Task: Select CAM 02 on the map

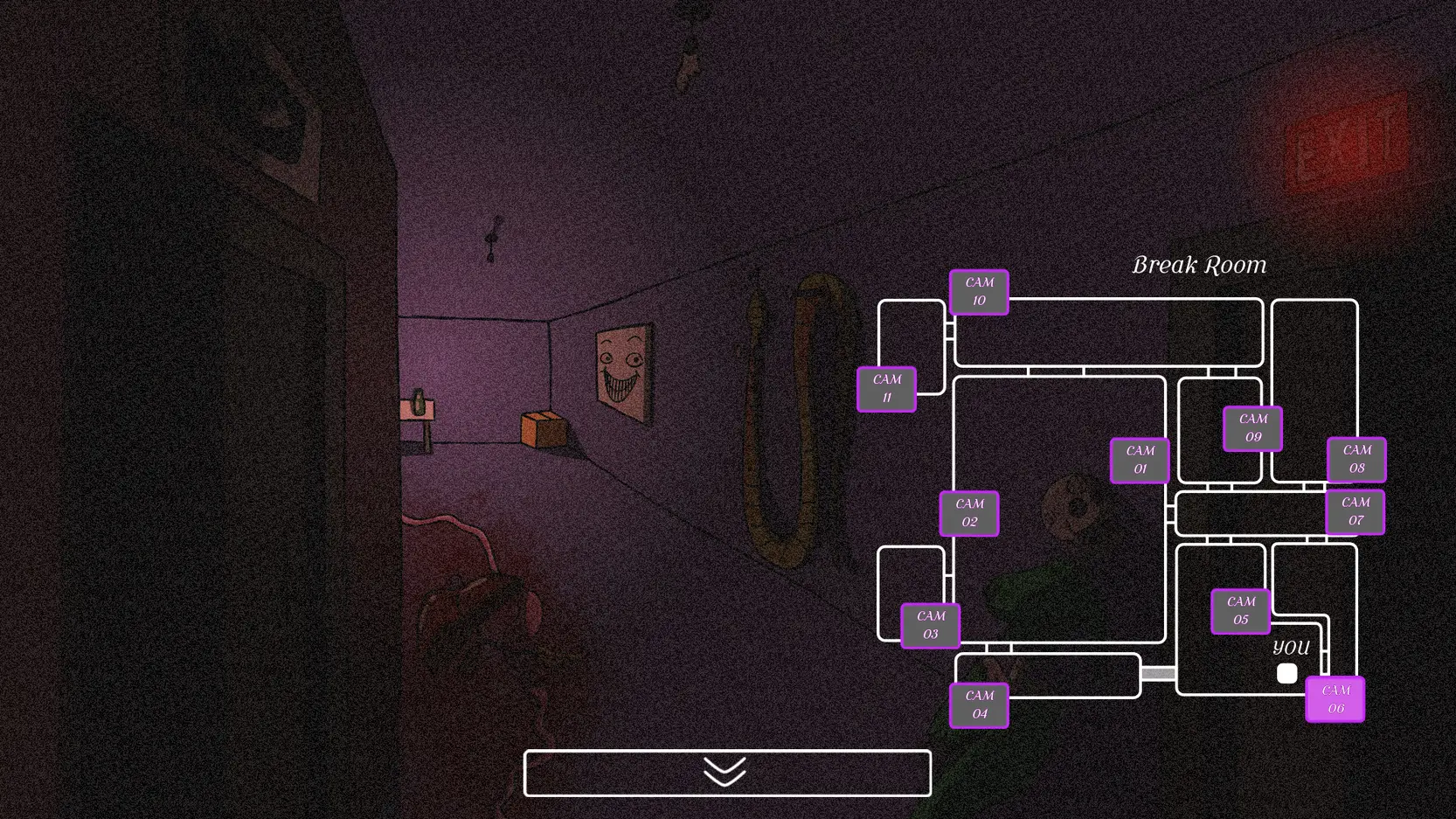Action: coord(969,513)
